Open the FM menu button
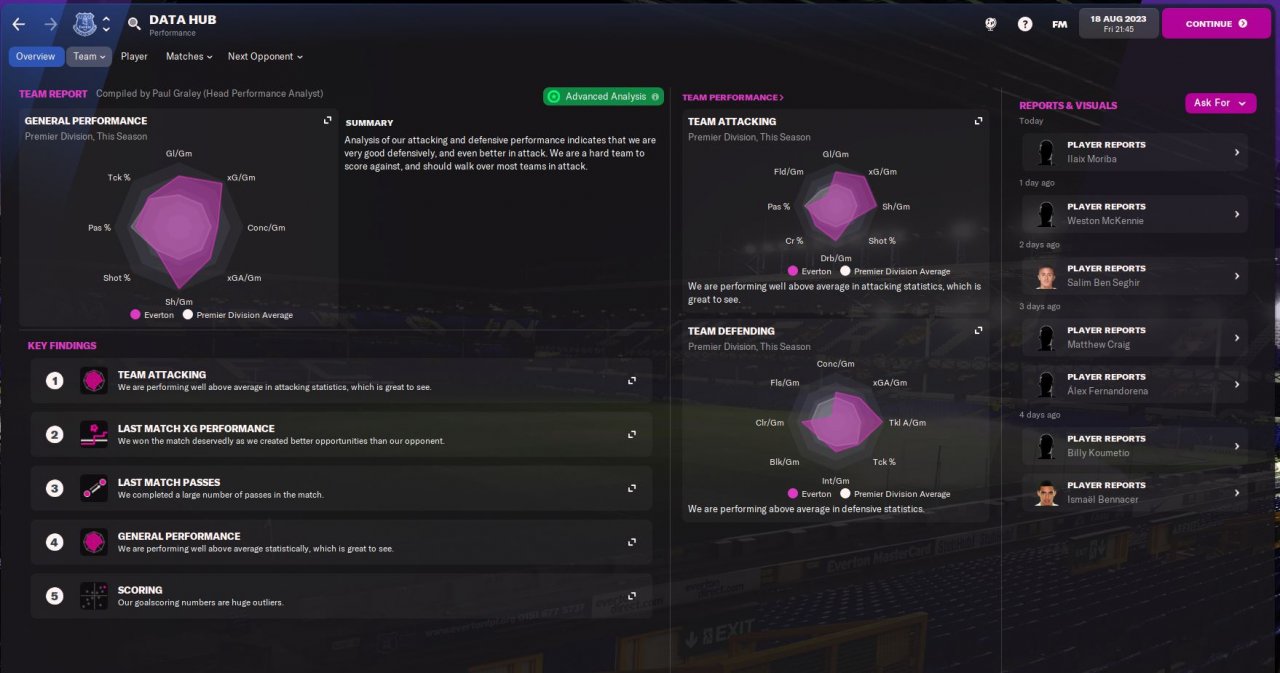This screenshot has height=673, width=1280. [1060, 24]
